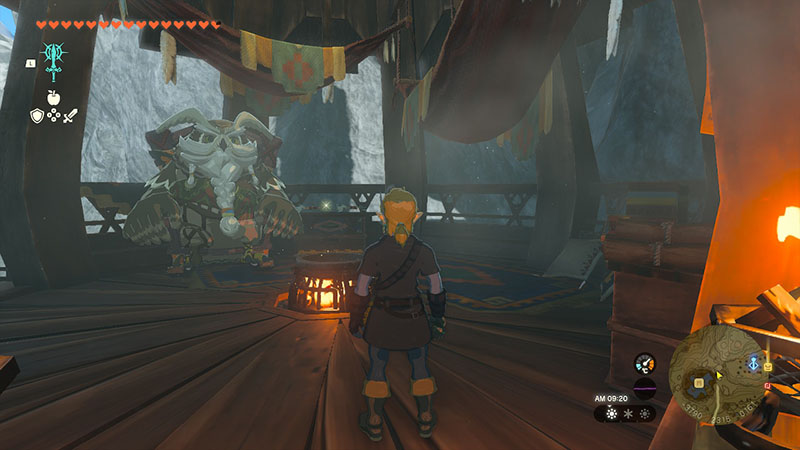Viewport: 800px width, 450px height.
Task: Select the sword quick-menu icon
Action: [x=68, y=116]
